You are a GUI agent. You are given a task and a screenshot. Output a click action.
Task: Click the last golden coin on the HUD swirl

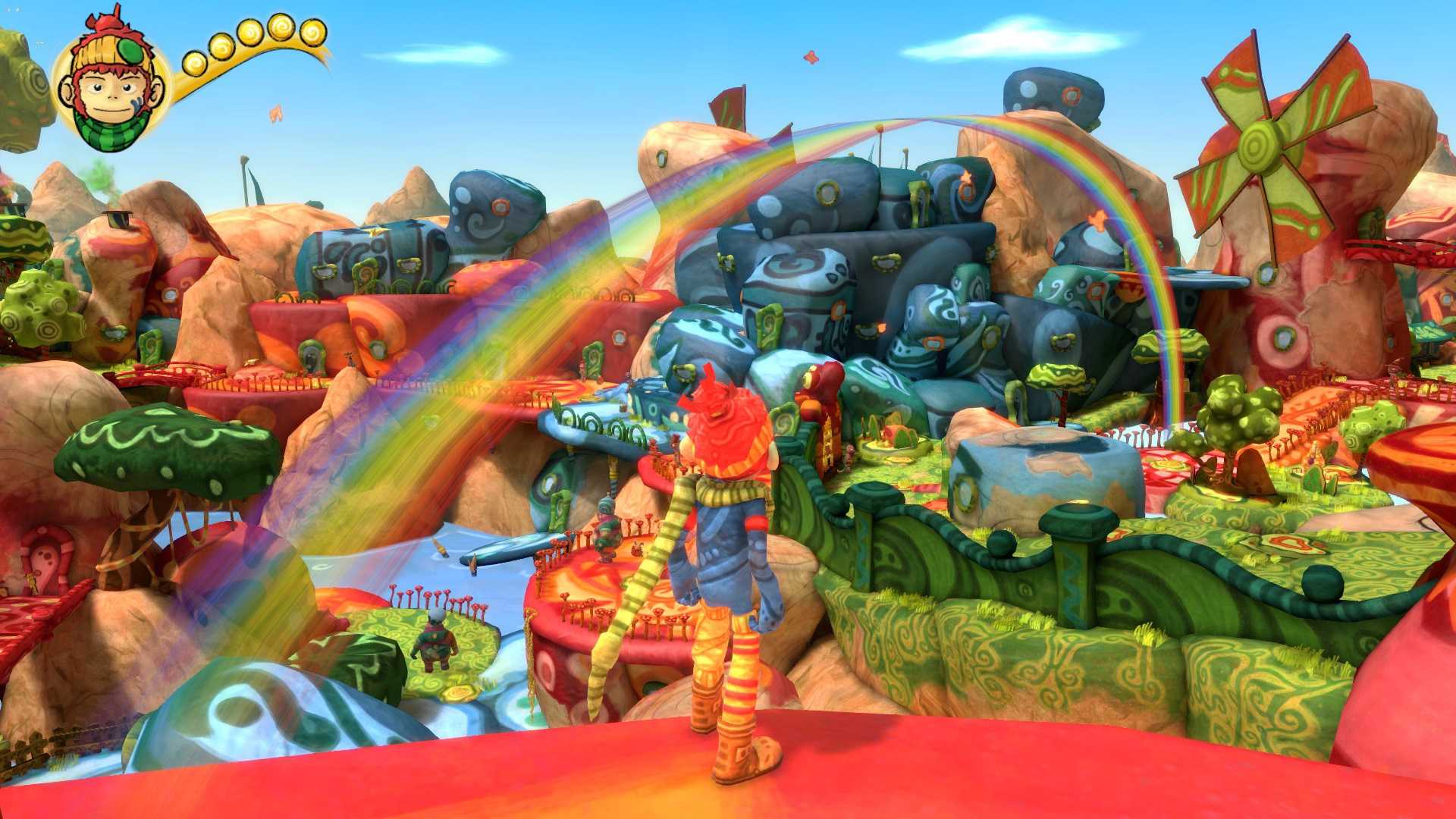pyautogui.click(x=312, y=33)
